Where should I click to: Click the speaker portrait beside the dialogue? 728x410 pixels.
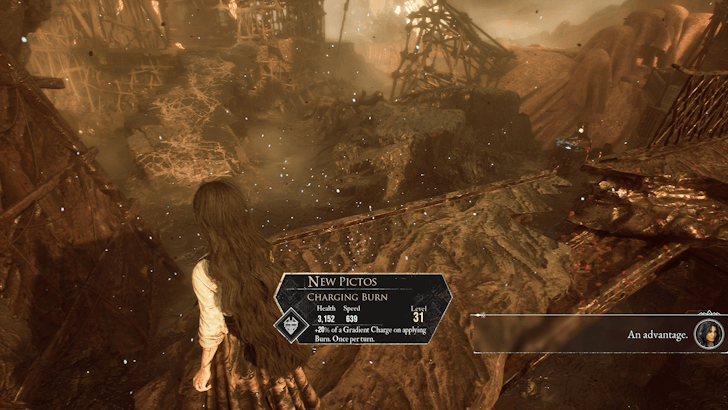(708, 334)
